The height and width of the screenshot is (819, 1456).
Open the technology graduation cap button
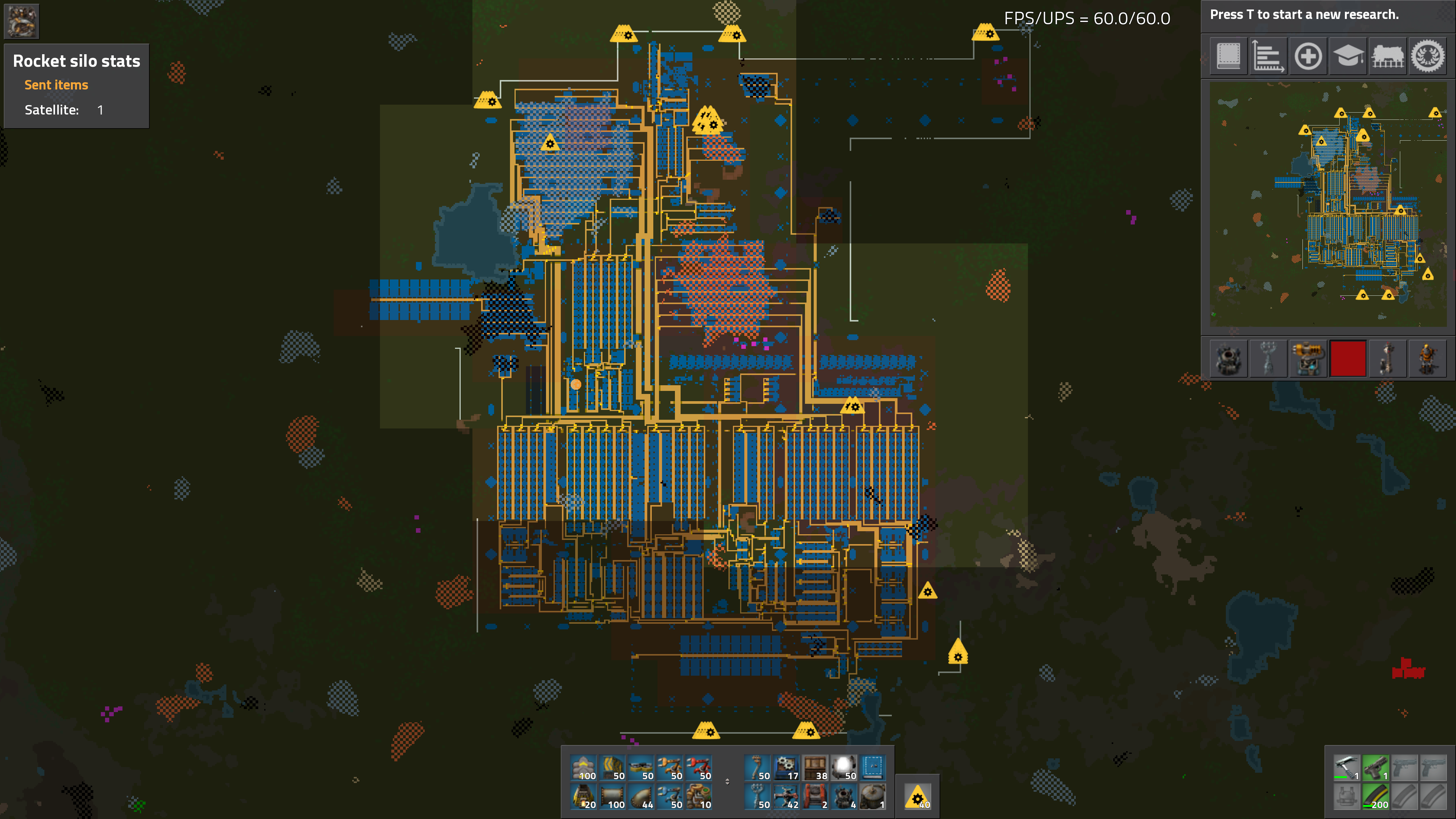pyautogui.click(x=1348, y=56)
